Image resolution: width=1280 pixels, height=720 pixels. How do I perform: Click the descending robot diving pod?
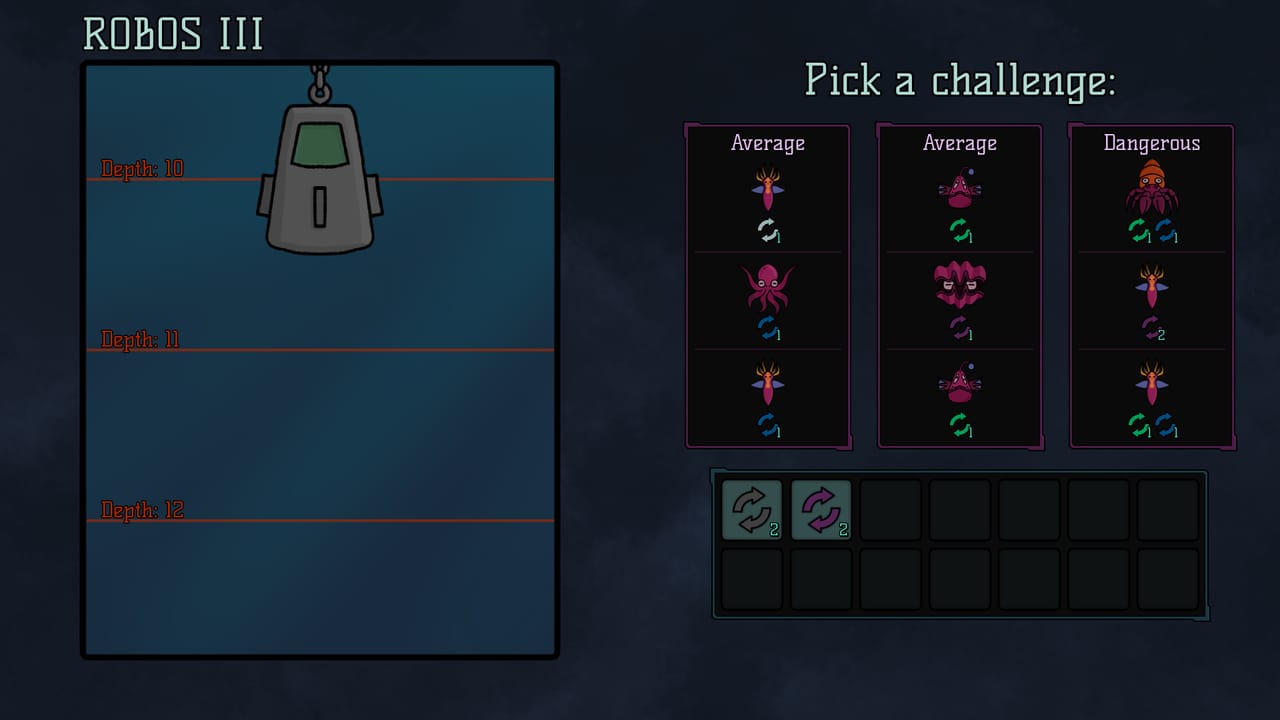(x=318, y=180)
